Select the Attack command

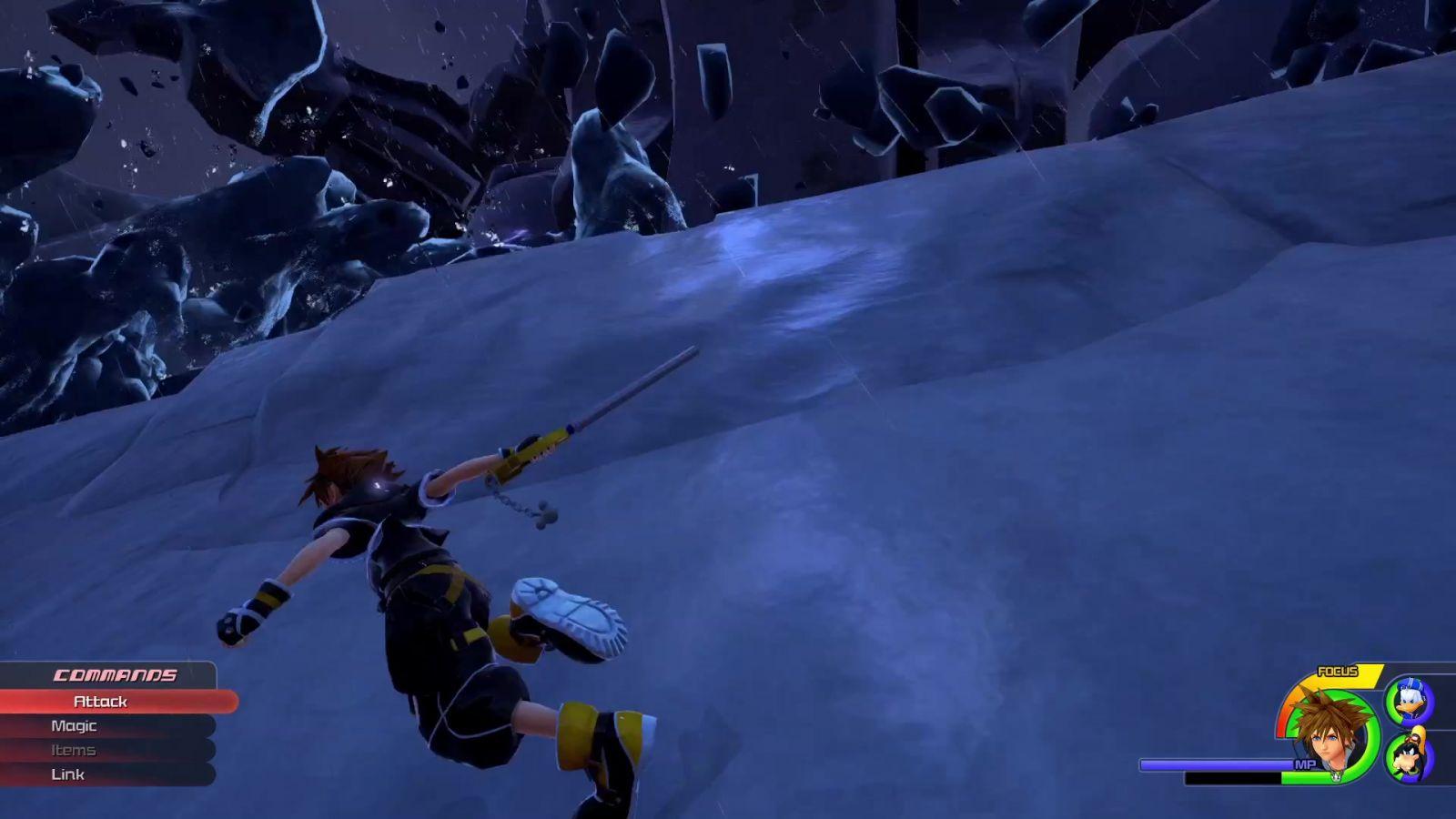(100, 702)
